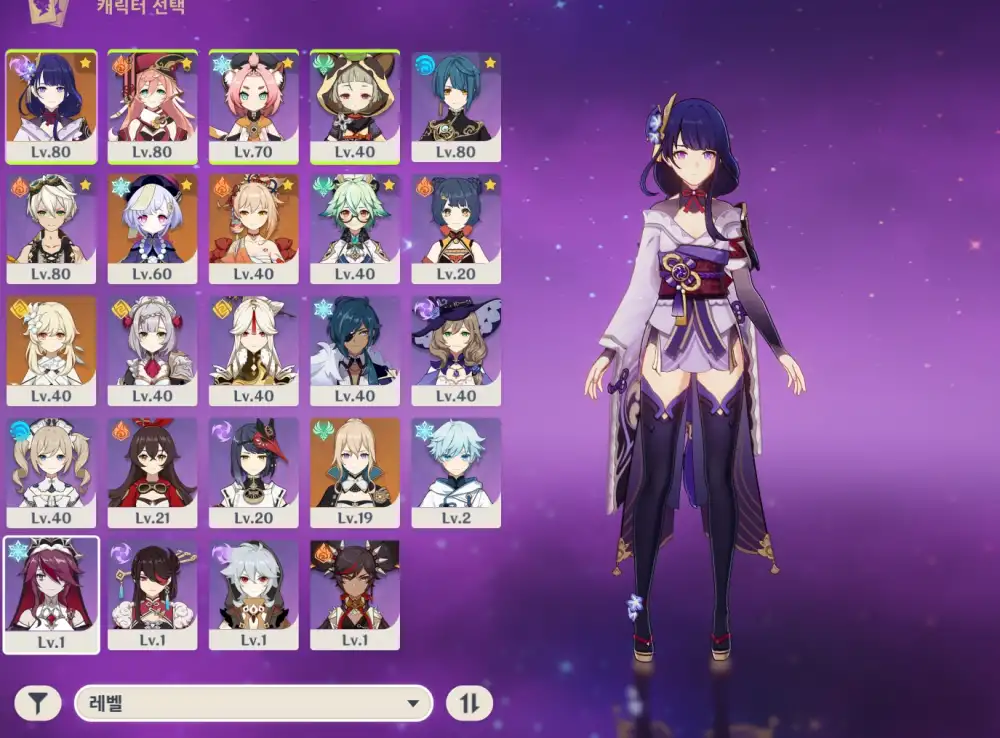This screenshot has height=738, width=1000.
Task: Choose Sucrose with the green glasses
Action: (355, 228)
